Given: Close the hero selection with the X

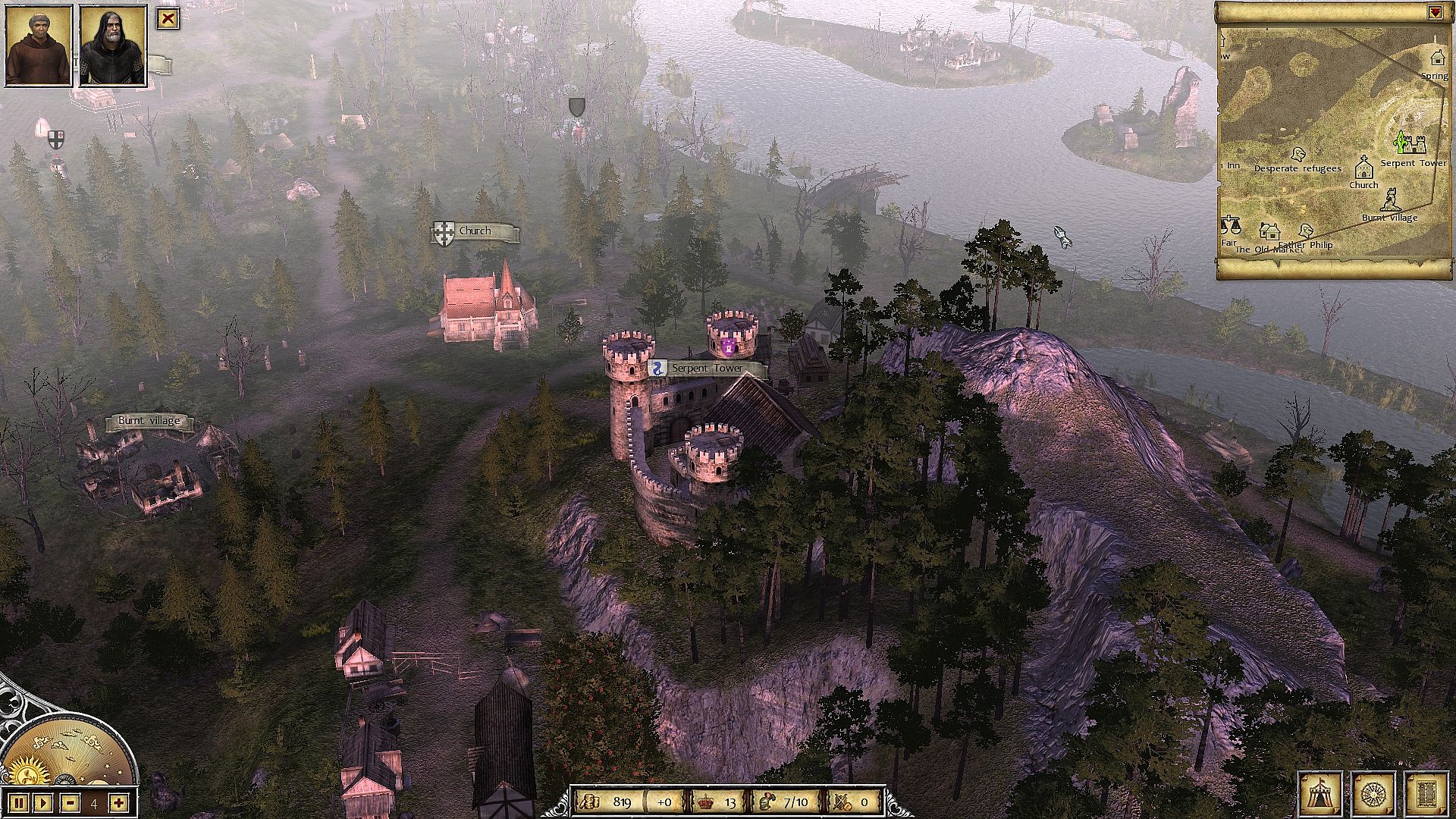Looking at the screenshot, I should tap(168, 19).
